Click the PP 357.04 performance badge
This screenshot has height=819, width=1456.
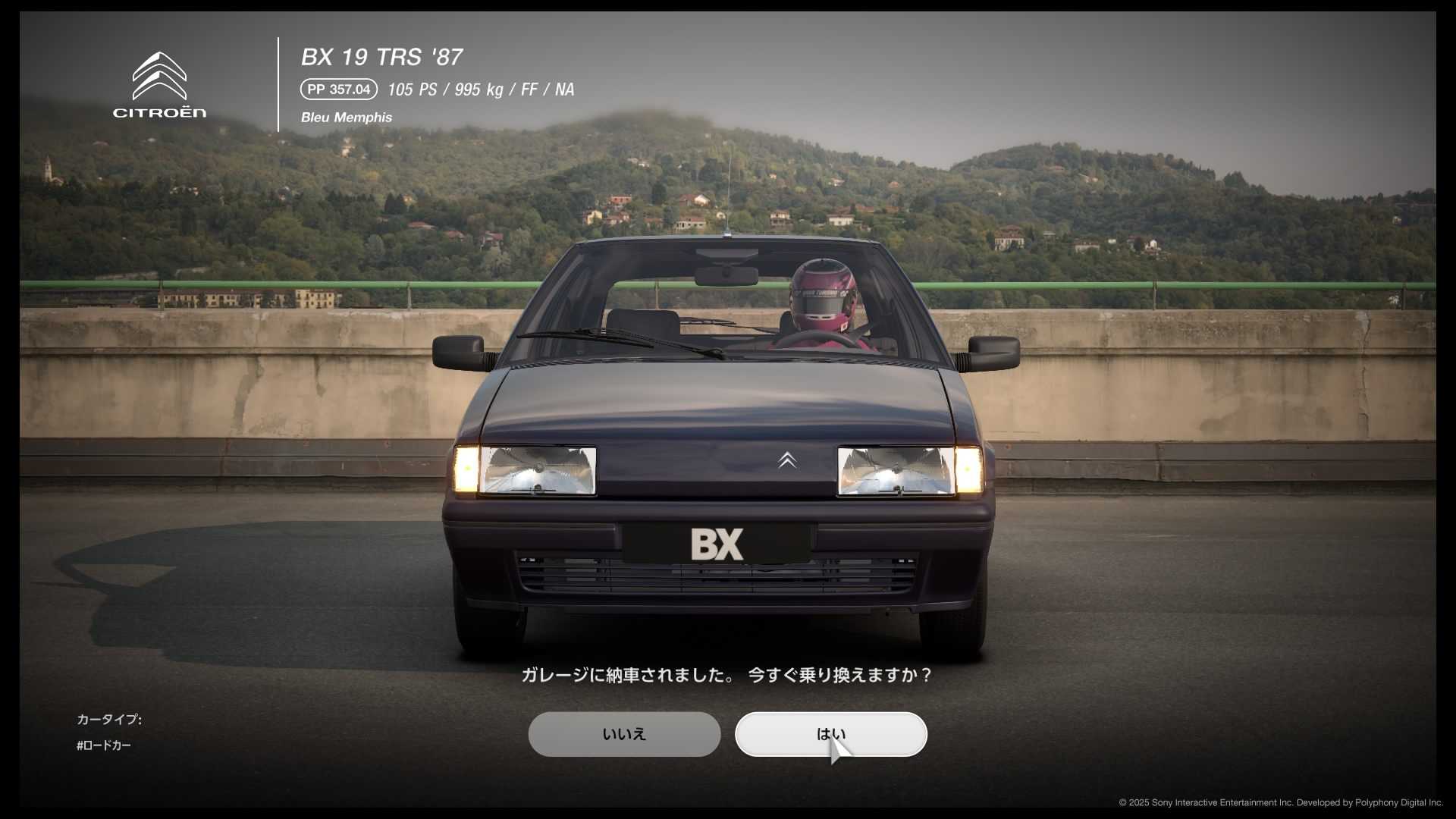pyautogui.click(x=338, y=89)
